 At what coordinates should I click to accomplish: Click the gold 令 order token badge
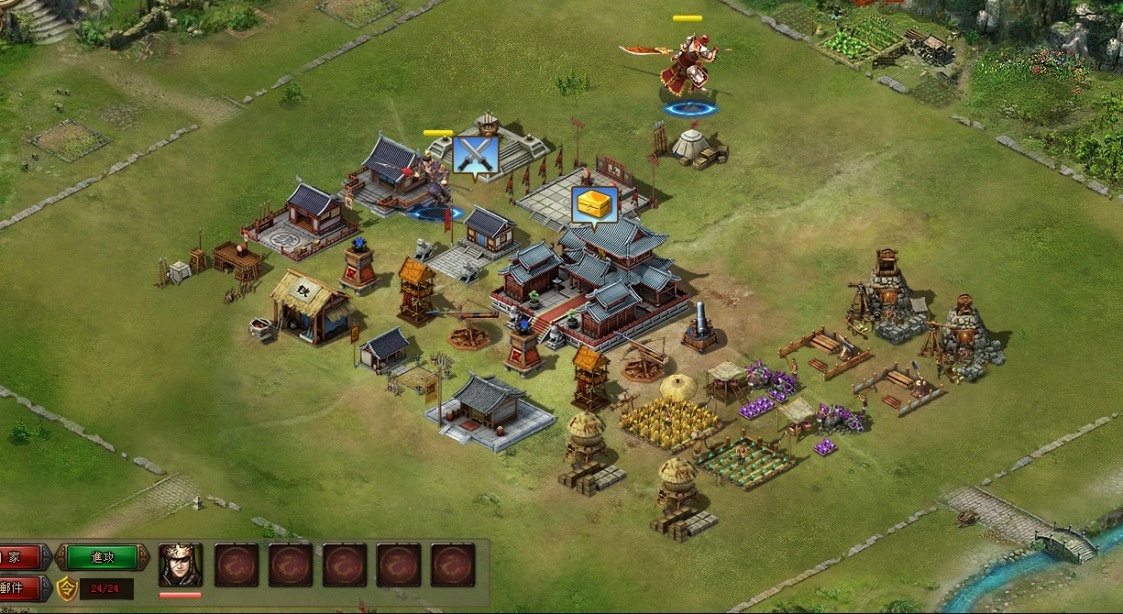67,588
